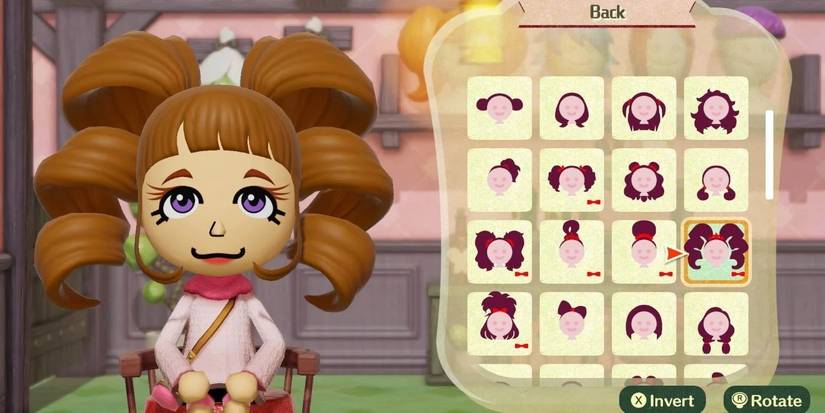Click the Rotate button
This screenshot has width=825, height=413.
[767, 400]
